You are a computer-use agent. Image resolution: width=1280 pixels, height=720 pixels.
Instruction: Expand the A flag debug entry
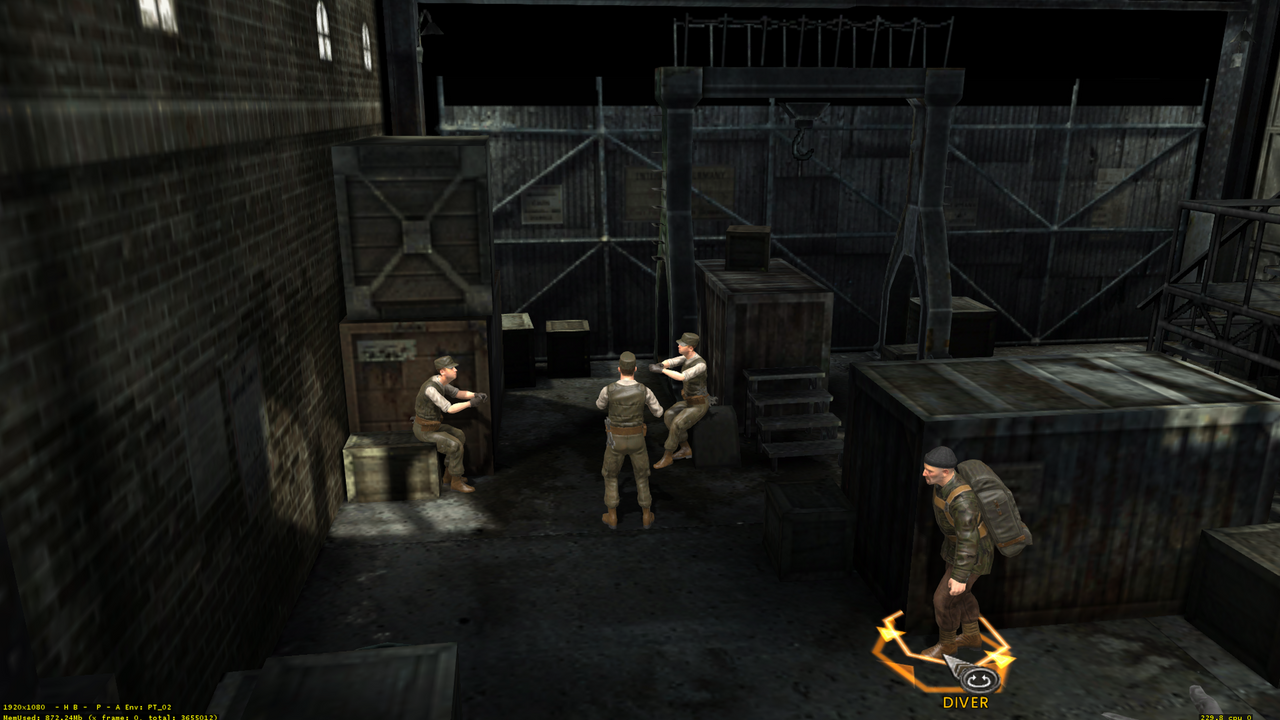pyautogui.click(x=117, y=706)
